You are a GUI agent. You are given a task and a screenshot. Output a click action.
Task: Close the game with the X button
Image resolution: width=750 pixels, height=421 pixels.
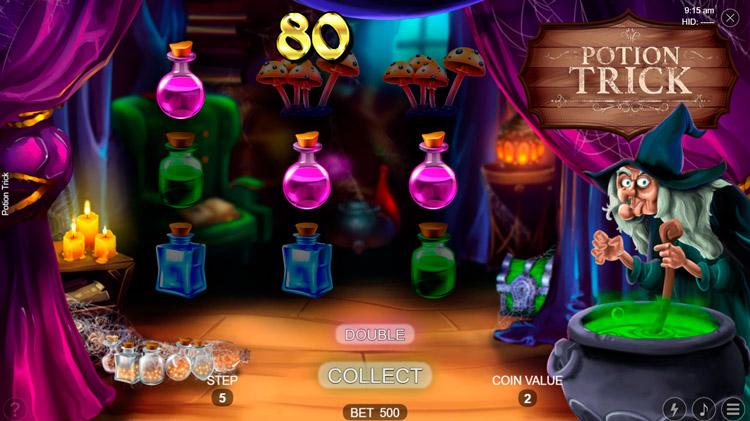coord(730,18)
